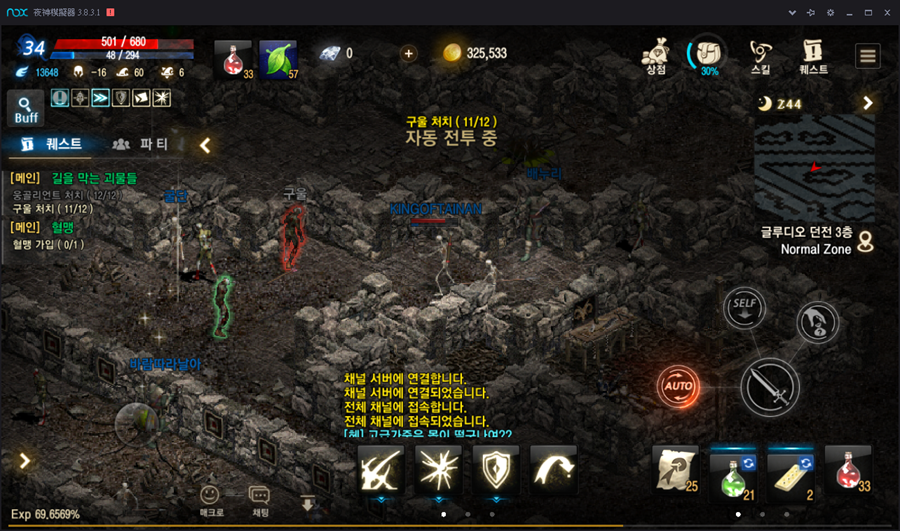Activate the SELF target button
The height and width of the screenshot is (531, 900).
[x=743, y=305]
